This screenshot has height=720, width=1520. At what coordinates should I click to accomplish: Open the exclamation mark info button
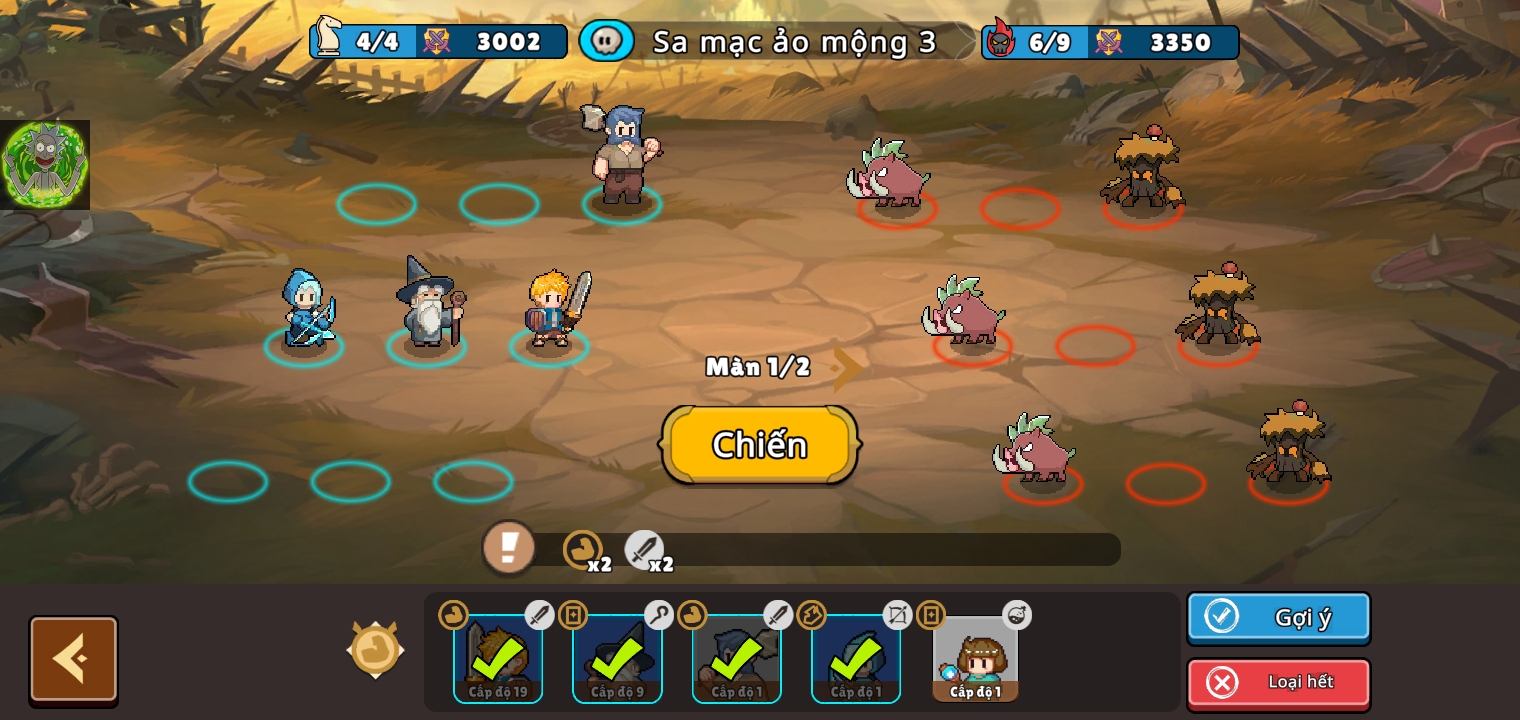click(x=509, y=547)
